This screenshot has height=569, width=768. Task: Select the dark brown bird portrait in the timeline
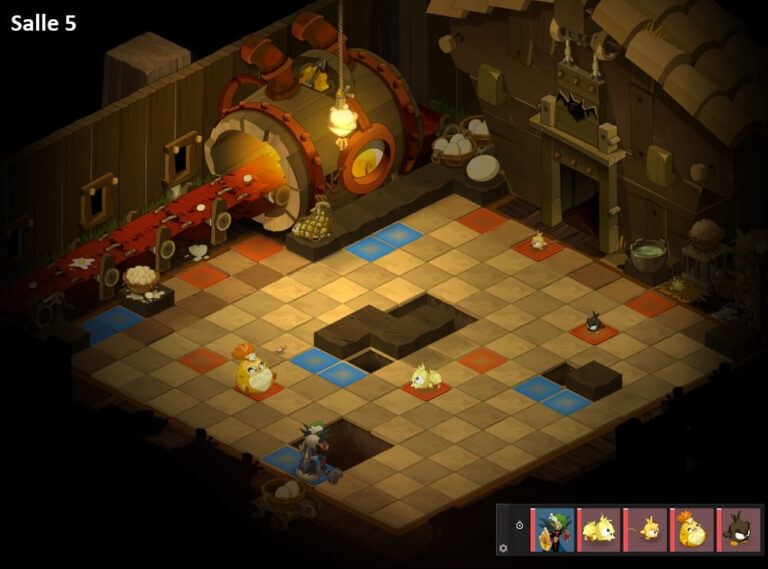point(740,529)
